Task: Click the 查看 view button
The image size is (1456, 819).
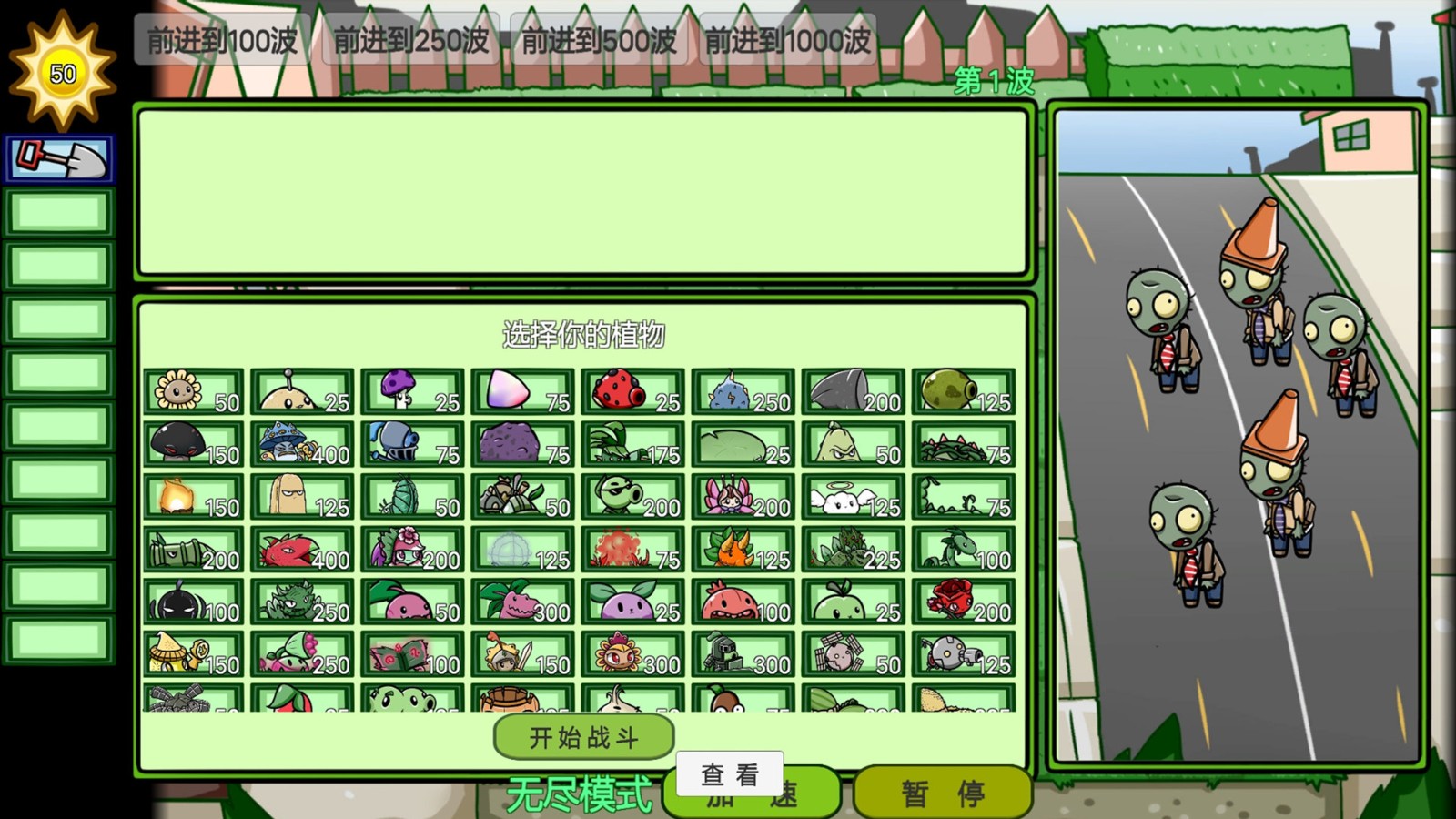Action: (x=729, y=774)
